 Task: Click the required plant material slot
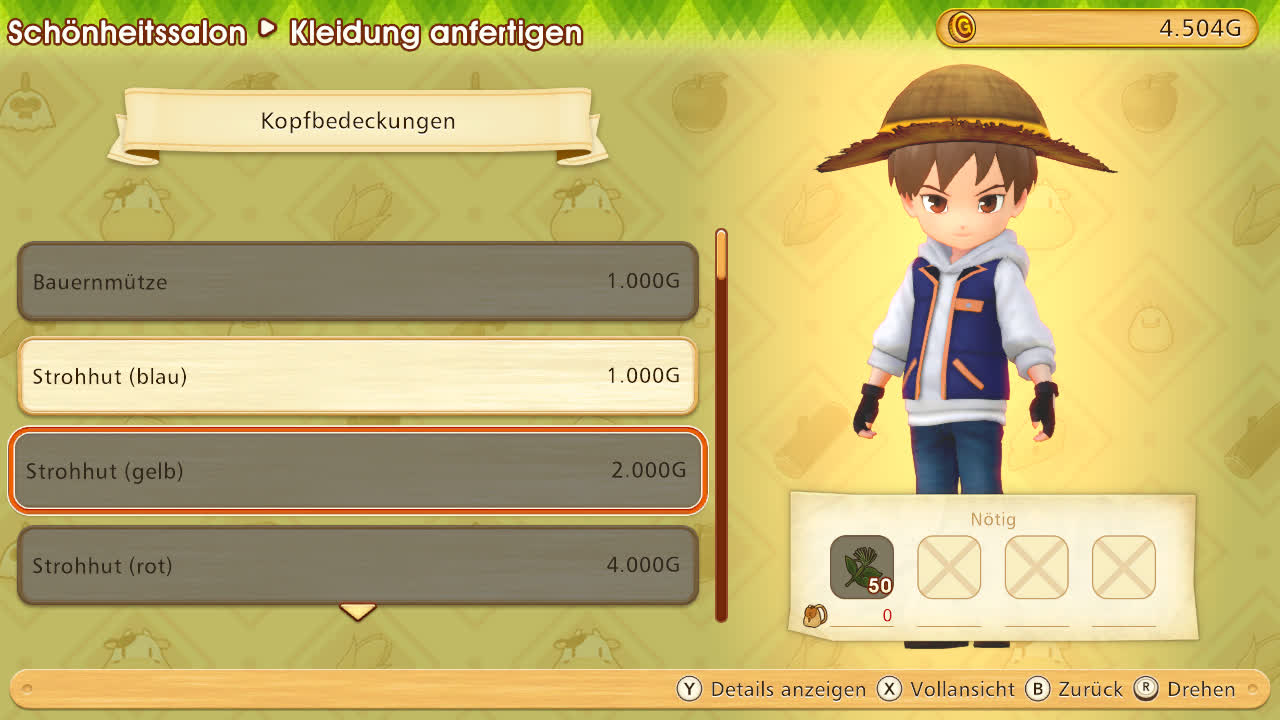pyautogui.click(x=861, y=567)
